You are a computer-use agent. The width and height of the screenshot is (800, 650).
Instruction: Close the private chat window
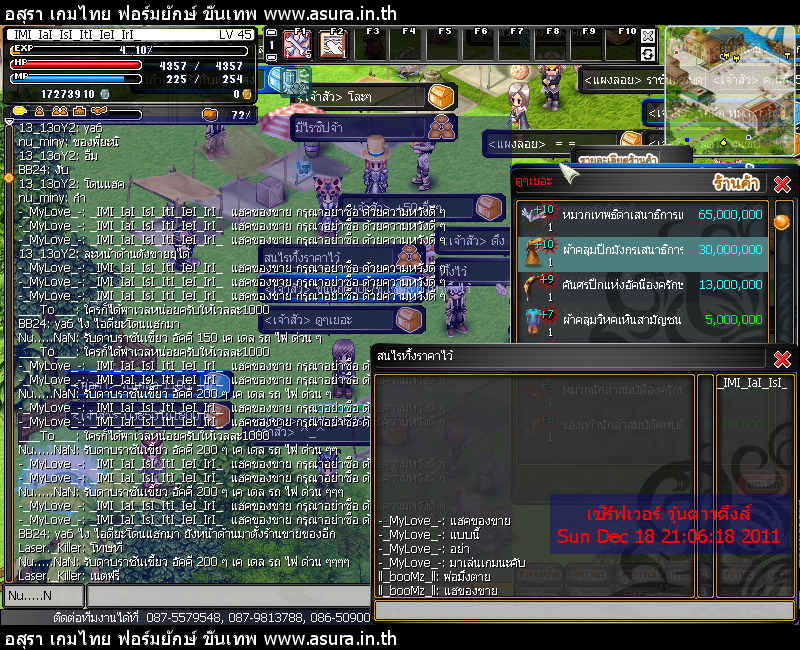(x=782, y=359)
